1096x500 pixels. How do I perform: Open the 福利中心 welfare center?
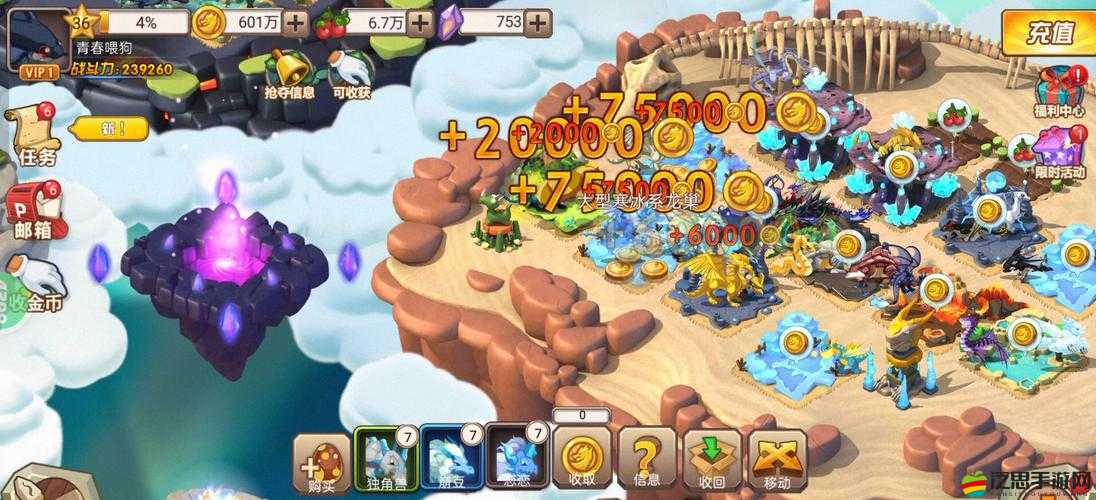tap(1059, 88)
